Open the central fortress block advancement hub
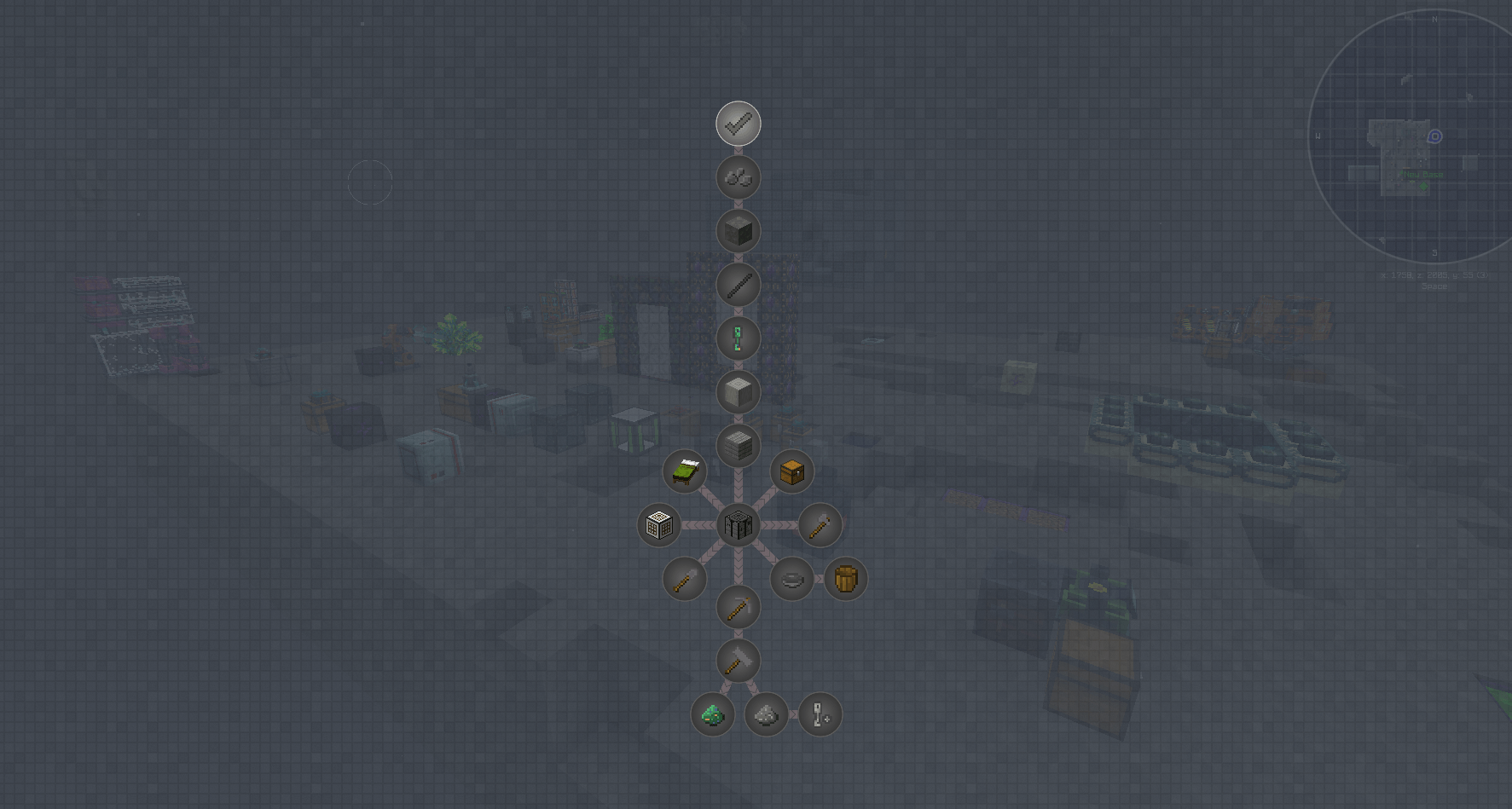 (739, 525)
